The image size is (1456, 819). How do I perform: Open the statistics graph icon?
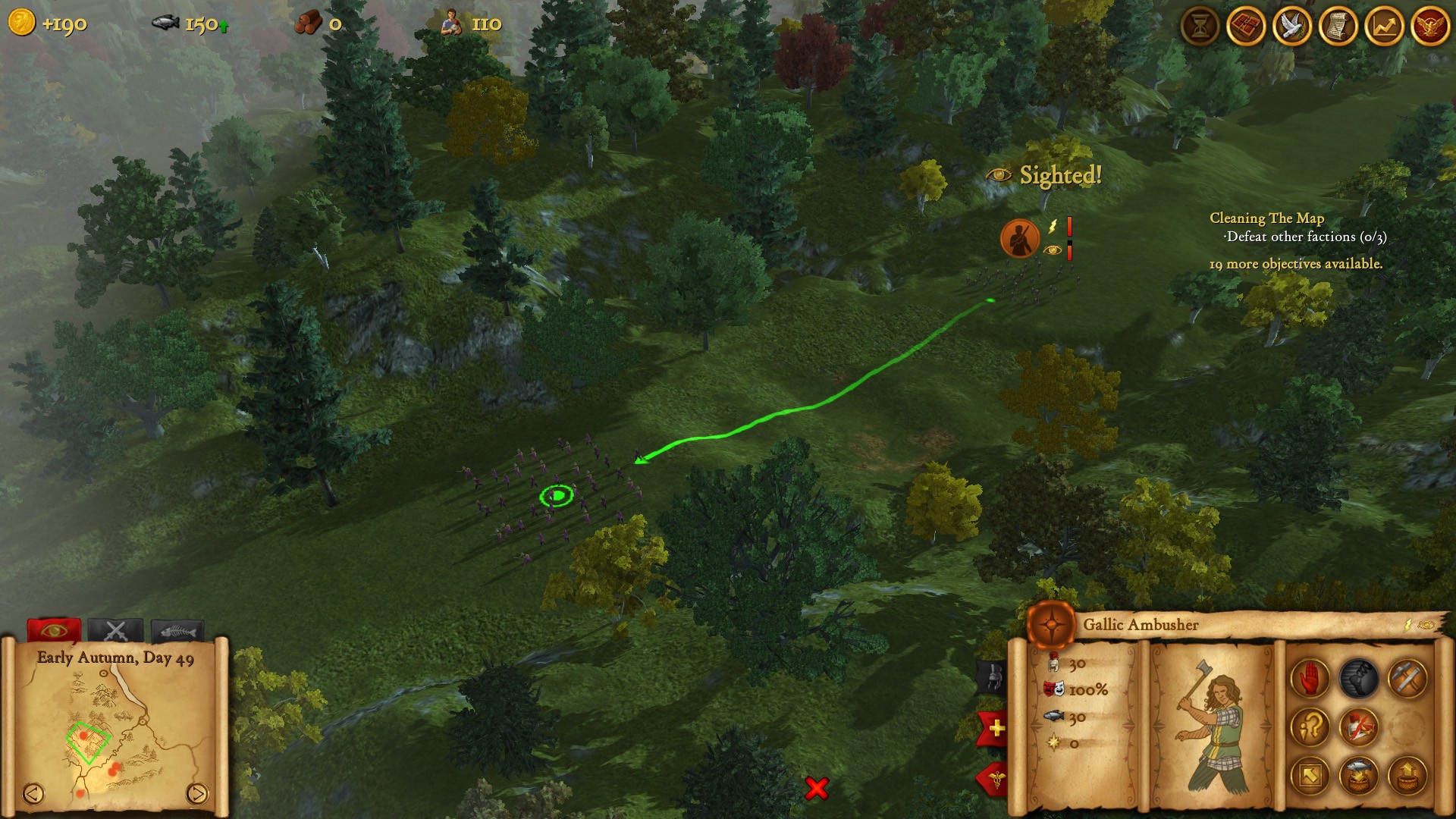pos(1384,27)
